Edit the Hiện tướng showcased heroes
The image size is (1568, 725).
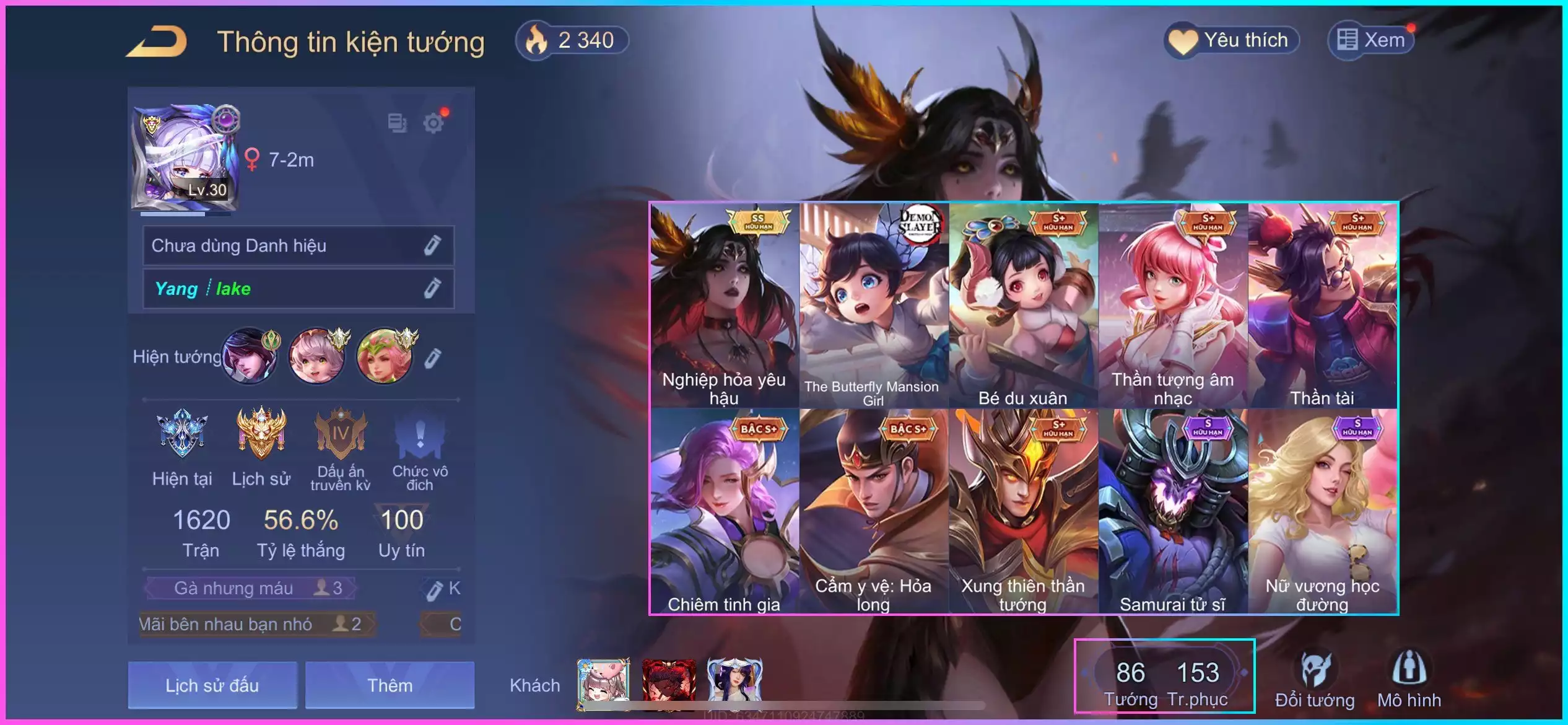433,358
